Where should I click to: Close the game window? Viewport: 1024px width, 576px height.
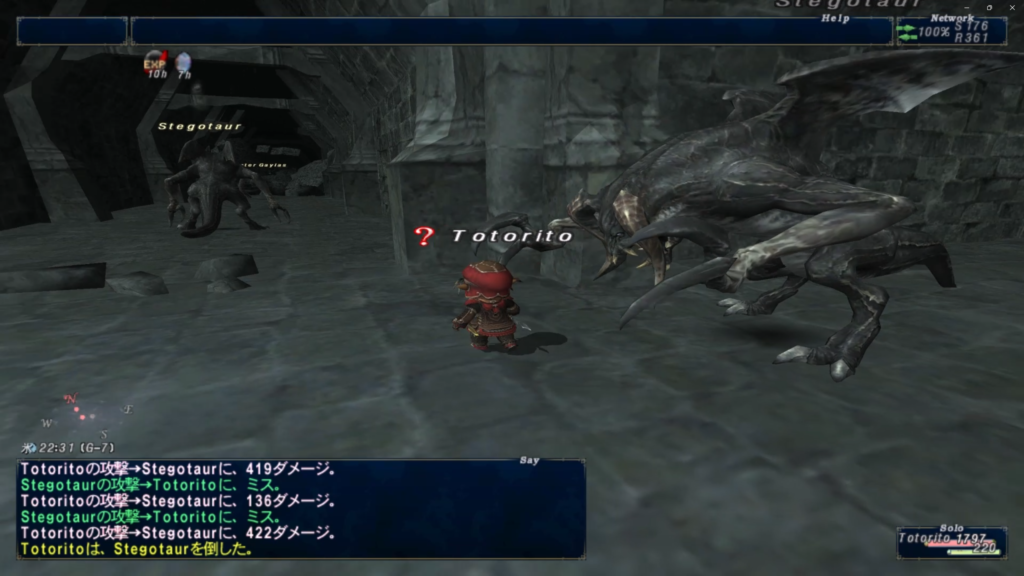[x=1010, y=5]
